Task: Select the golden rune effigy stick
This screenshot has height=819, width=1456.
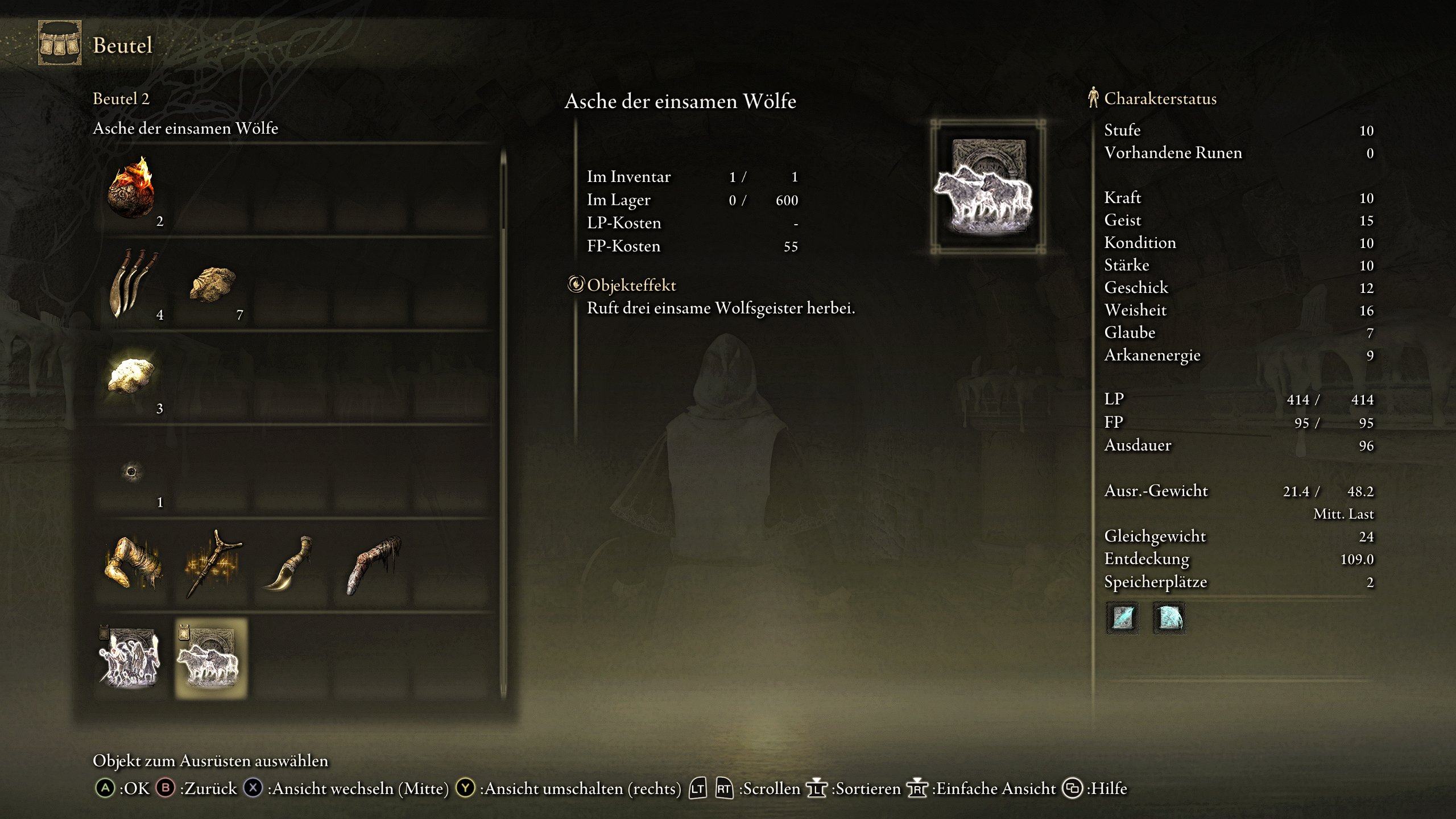Action: pos(212,564)
